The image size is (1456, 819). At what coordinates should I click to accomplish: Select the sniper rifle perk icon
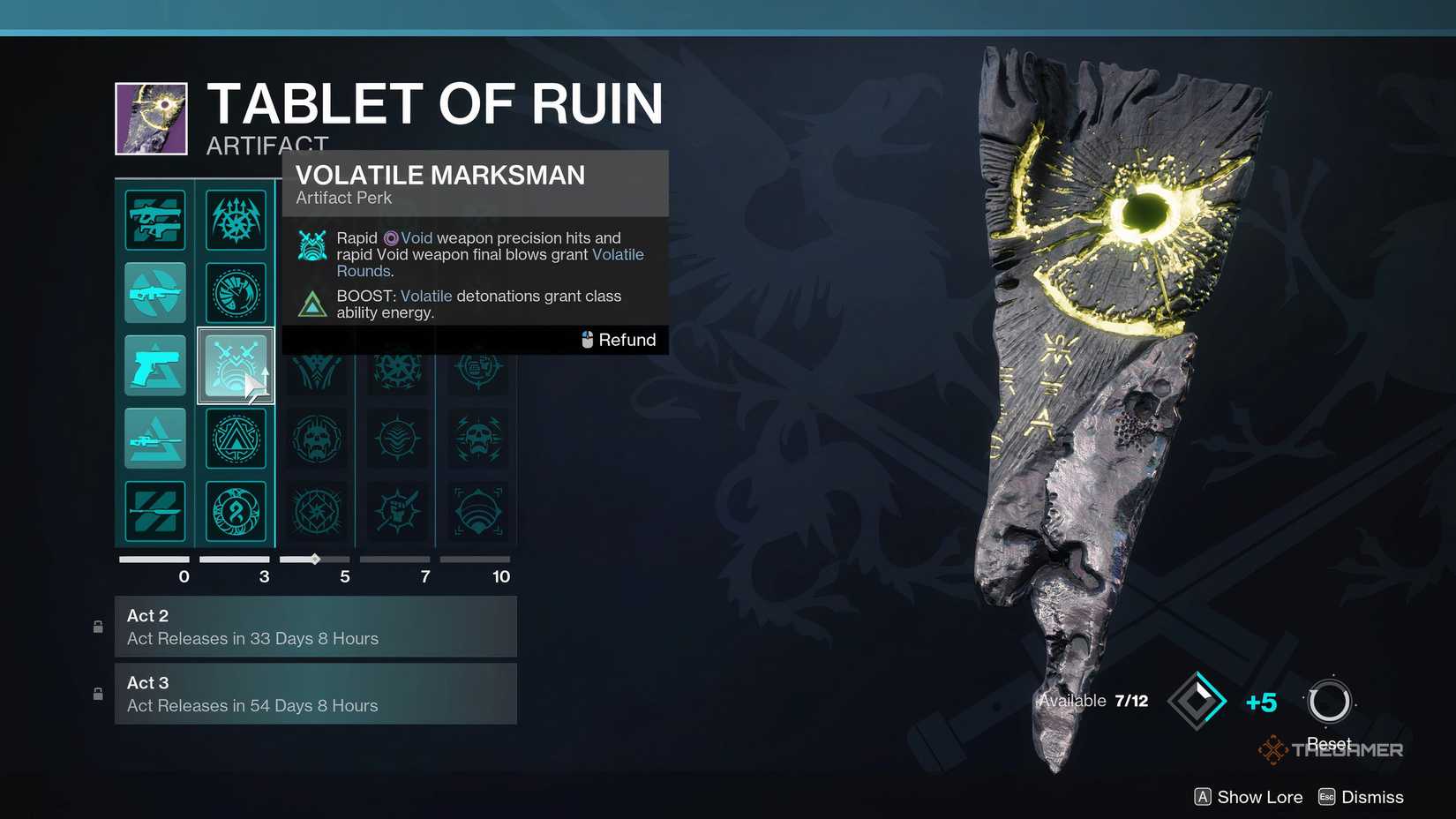coord(155,438)
